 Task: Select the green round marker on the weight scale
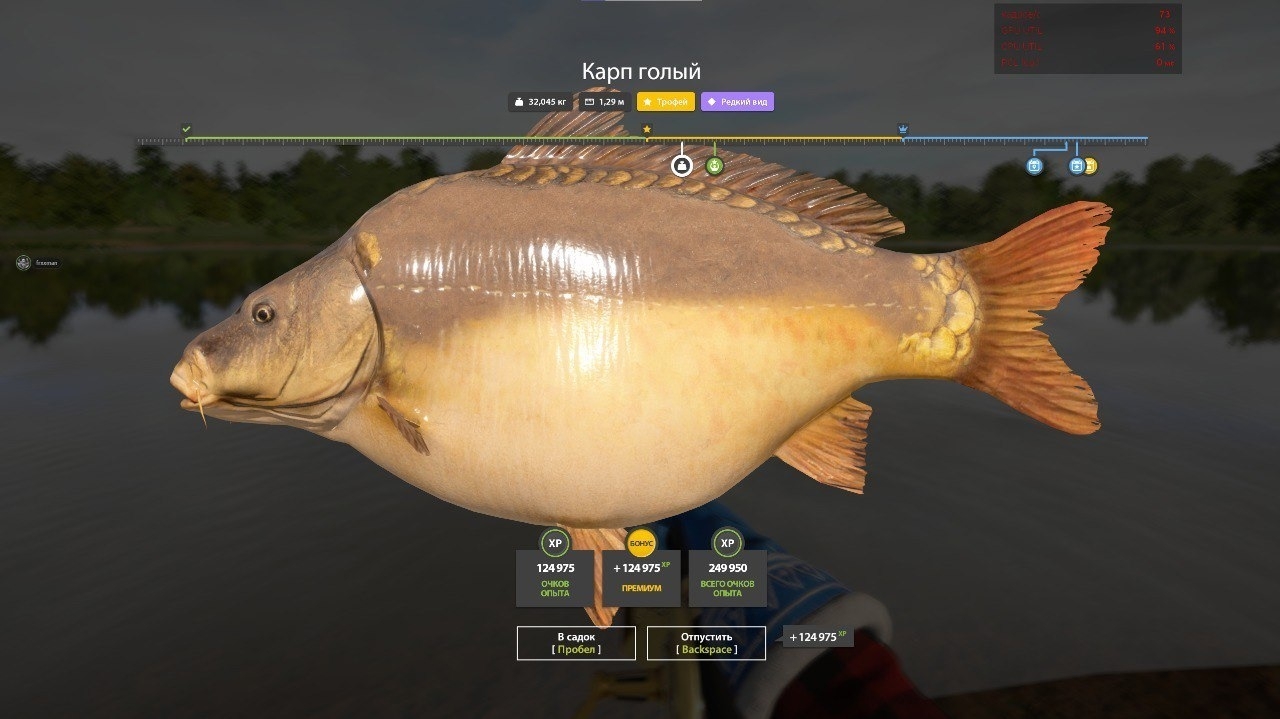tap(714, 166)
